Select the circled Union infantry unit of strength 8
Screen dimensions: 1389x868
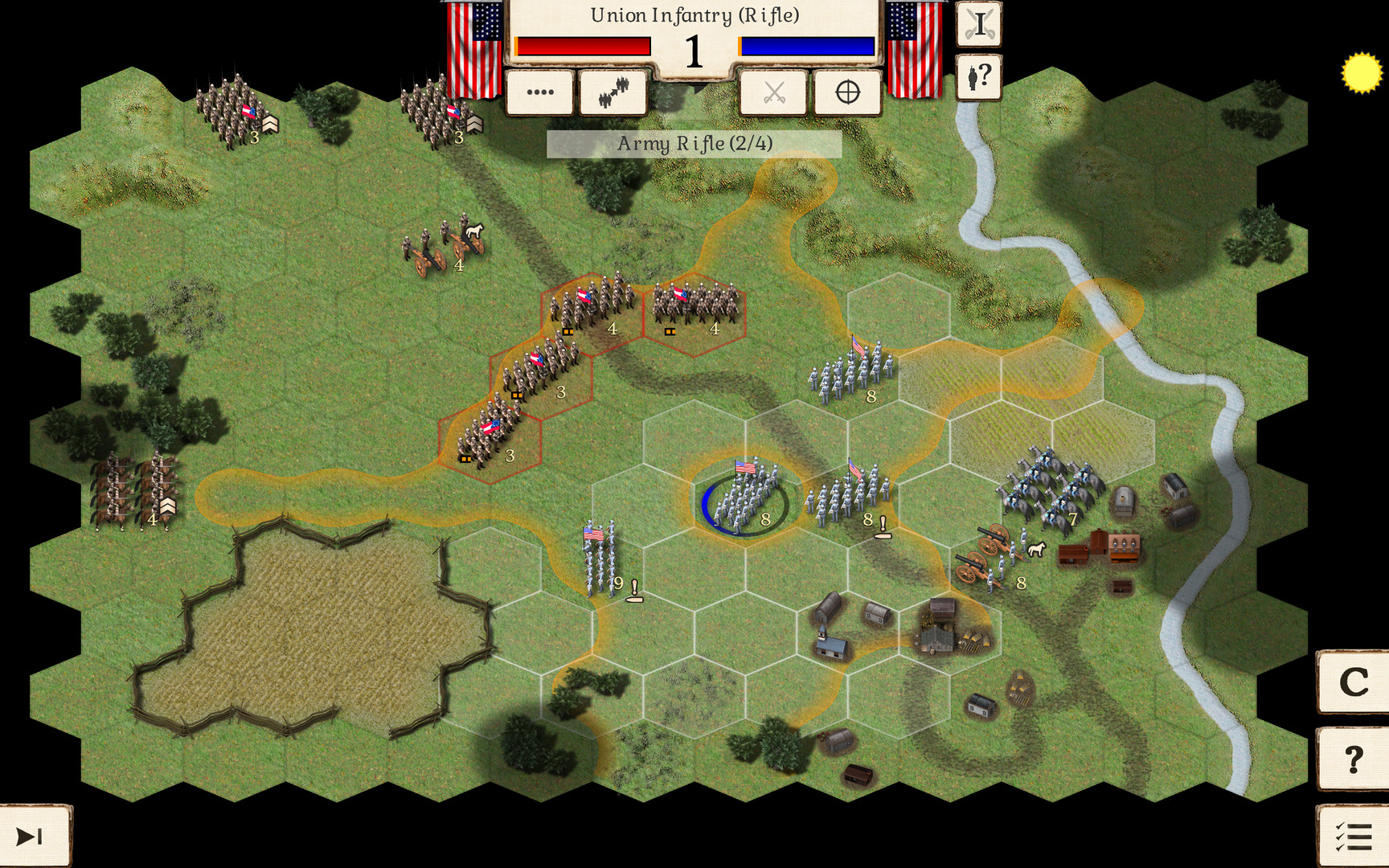746,497
